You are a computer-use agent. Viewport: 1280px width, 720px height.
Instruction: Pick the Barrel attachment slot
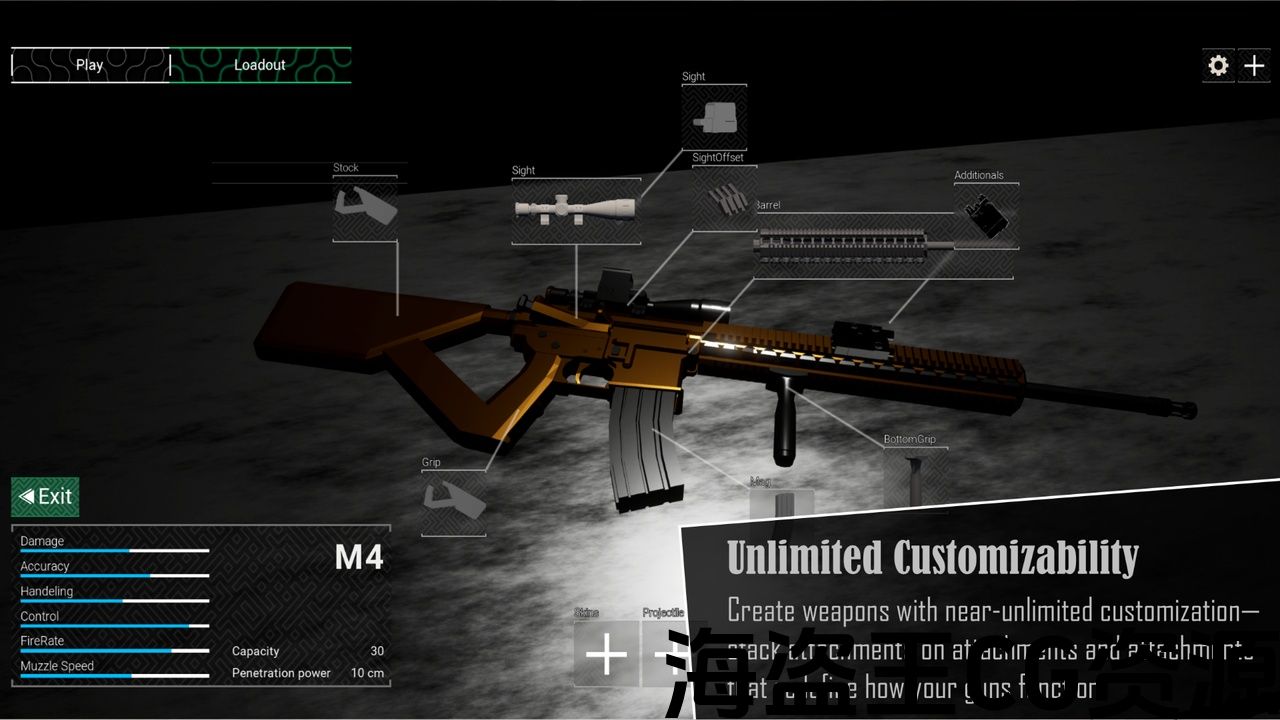click(850, 245)
